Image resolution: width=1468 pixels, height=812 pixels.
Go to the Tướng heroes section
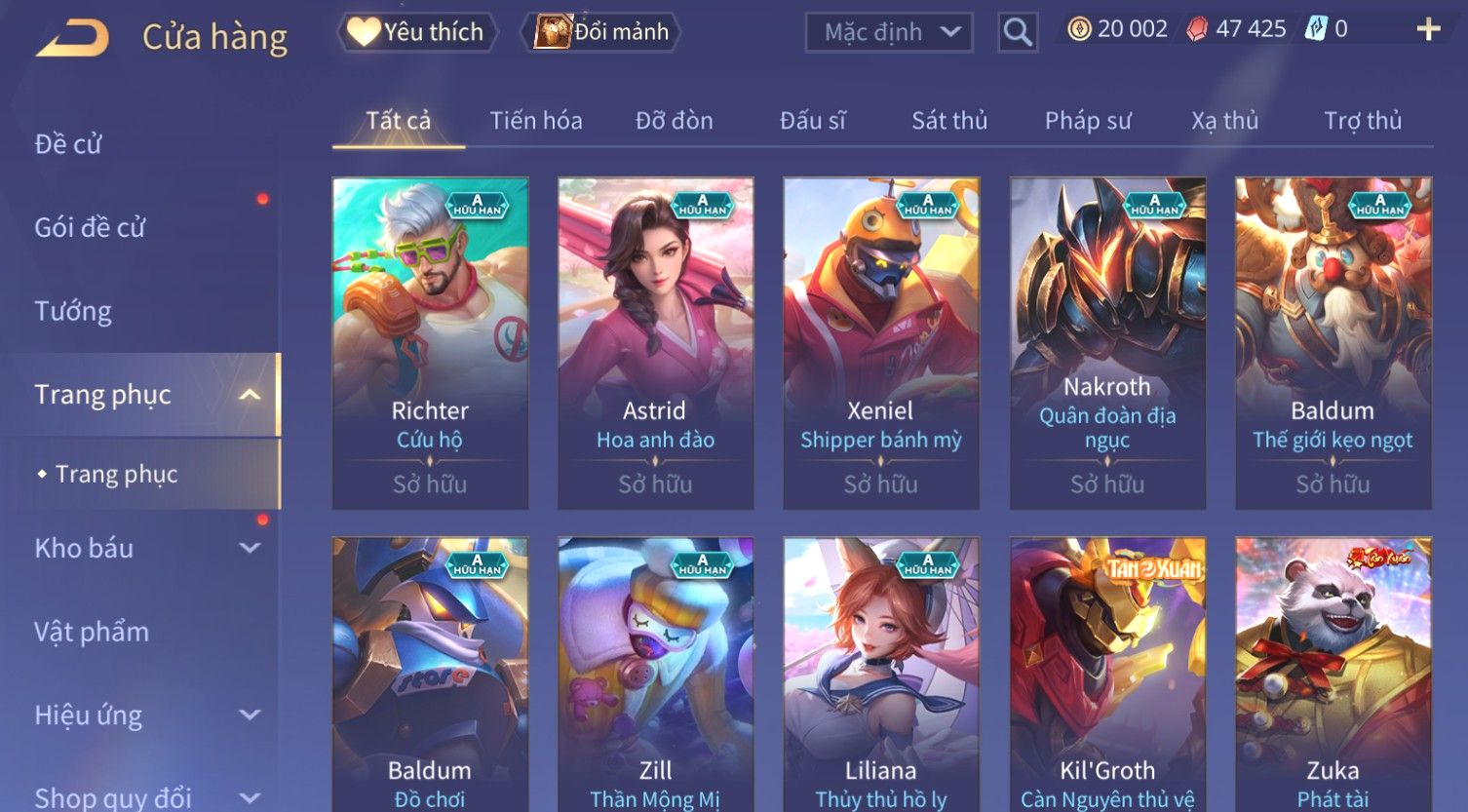[73, 311]
